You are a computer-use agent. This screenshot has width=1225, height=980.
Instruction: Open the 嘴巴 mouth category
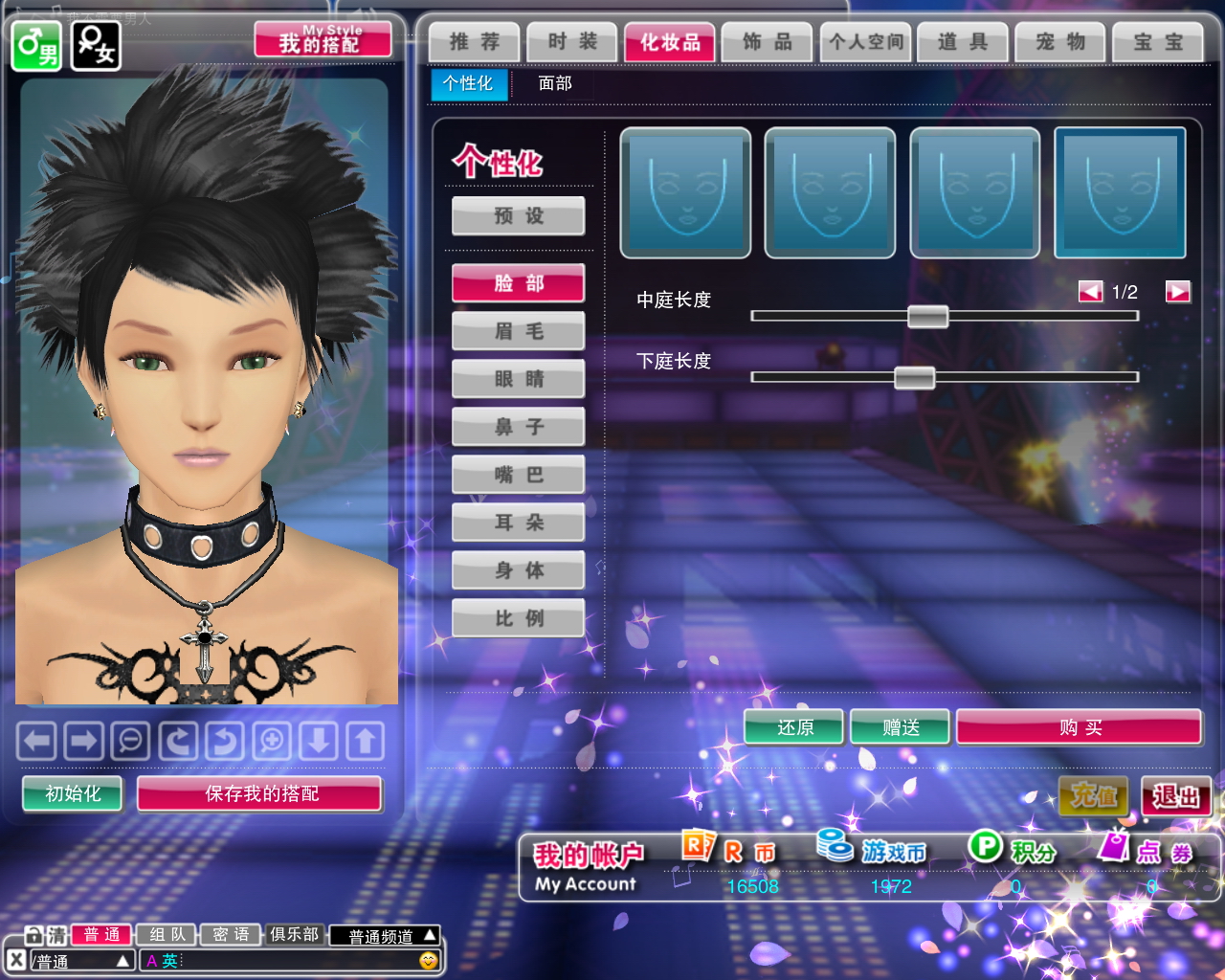coord(519,475)
